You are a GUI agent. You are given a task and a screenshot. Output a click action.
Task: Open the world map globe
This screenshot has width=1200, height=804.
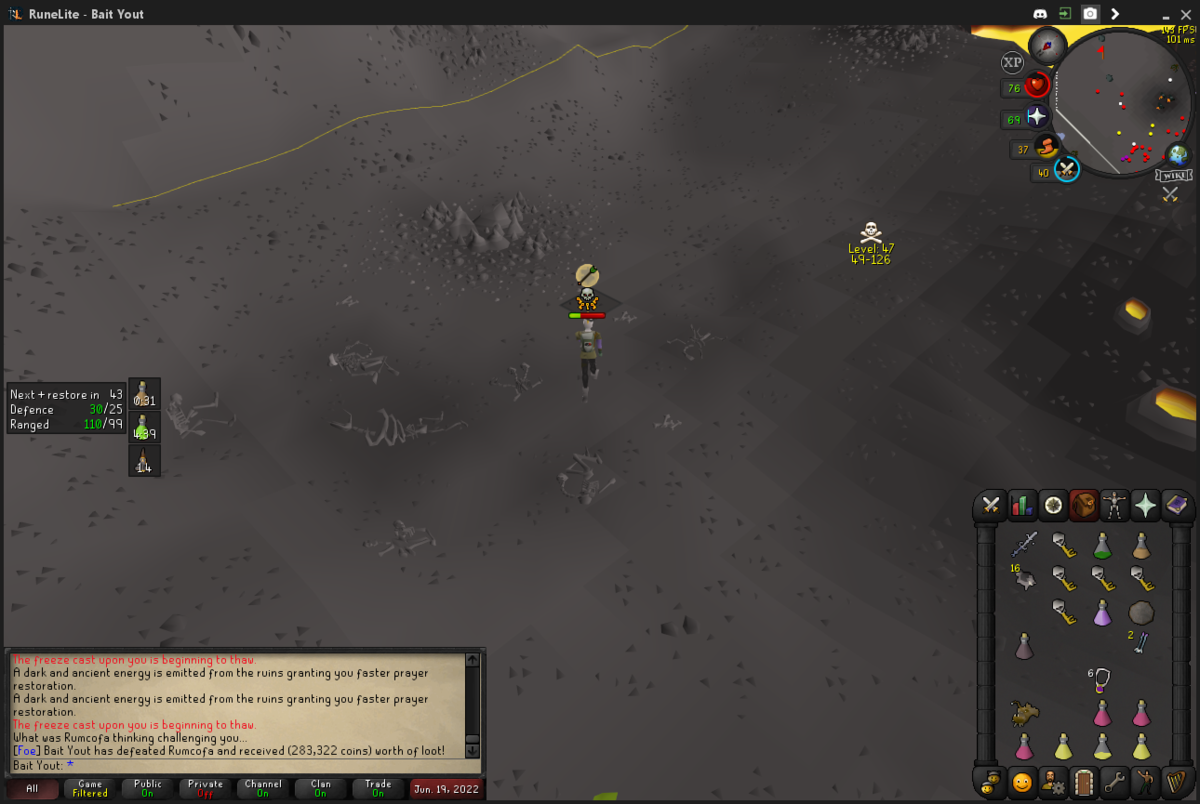click(x=1179, y=154)
